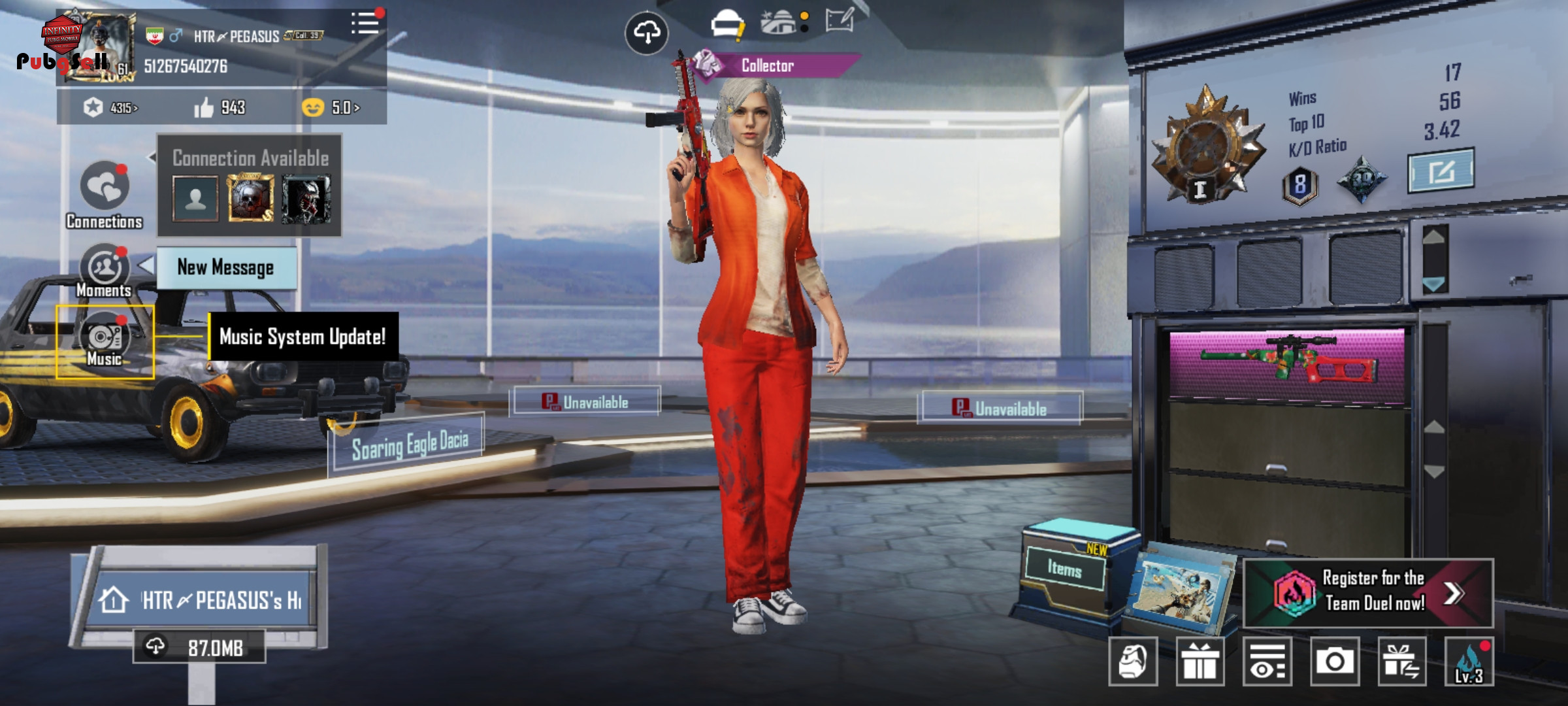Viewport: 1568px width, 706px height.
Task: Open the gift exchange icon
Action: [1401, 662]
